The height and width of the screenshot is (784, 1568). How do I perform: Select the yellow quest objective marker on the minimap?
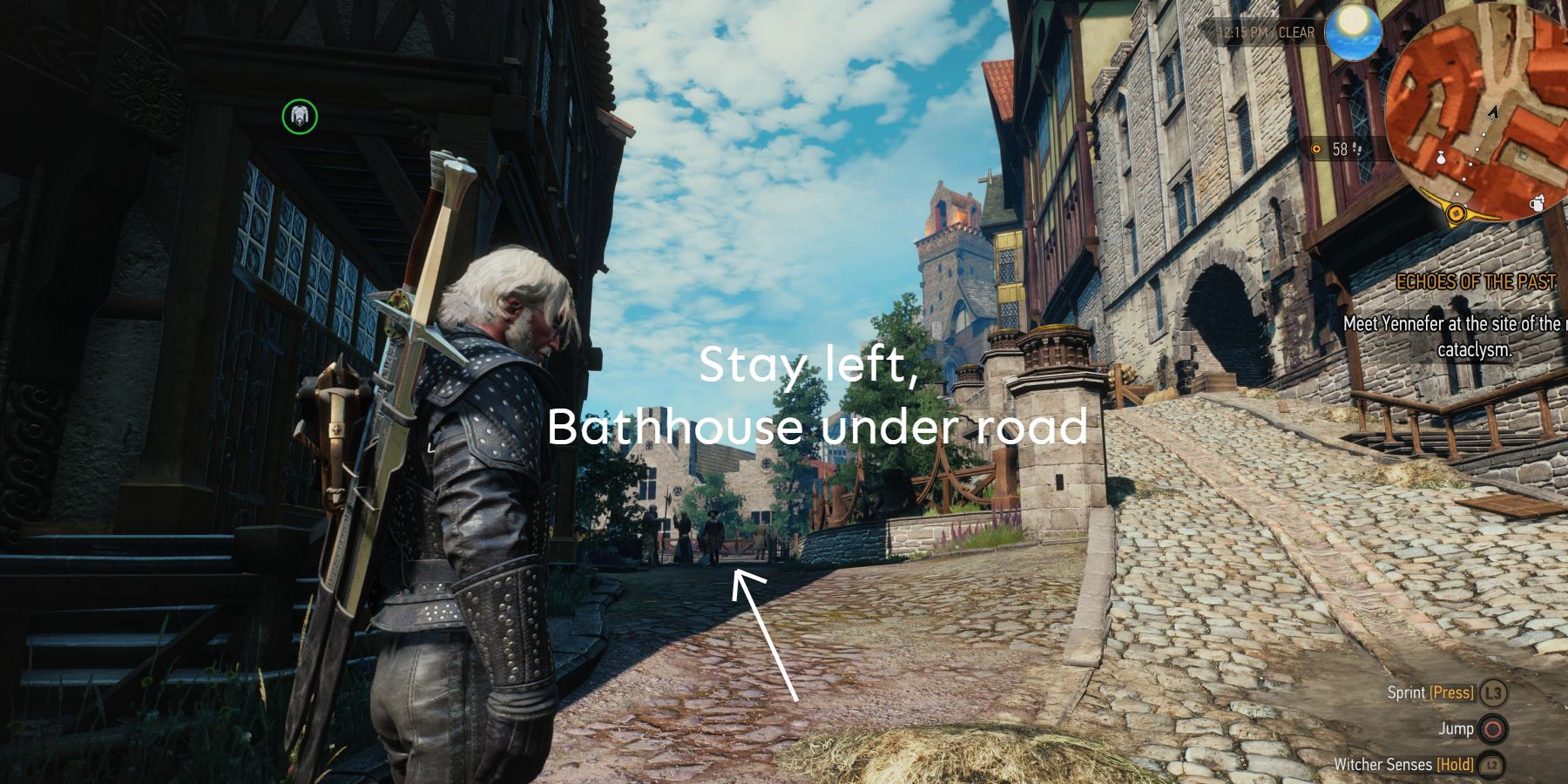[x=1456, y=214]
